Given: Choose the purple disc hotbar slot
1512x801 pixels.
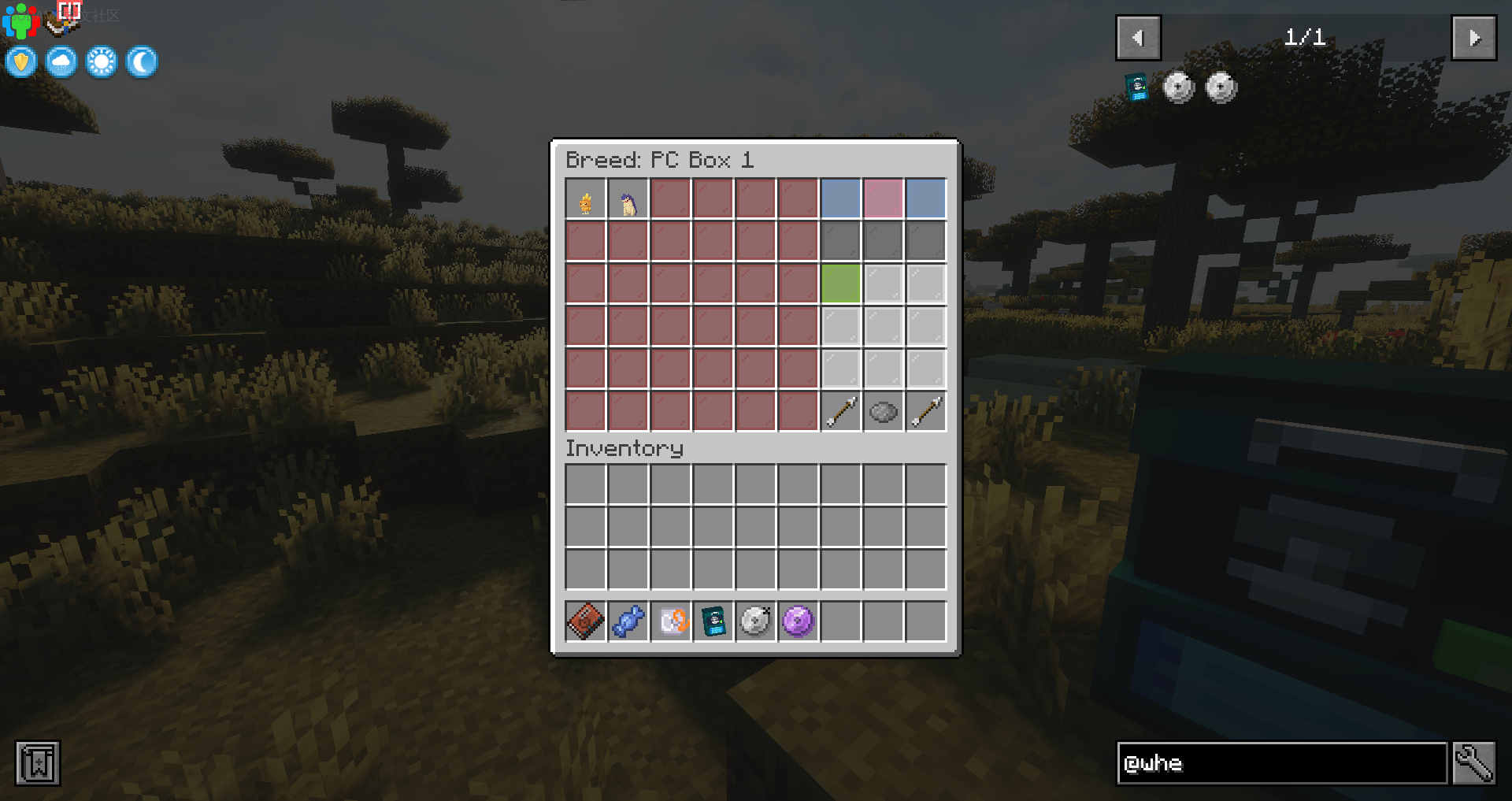Looking at the screenshot, I should pyautogui.click(x=798, y=621).
